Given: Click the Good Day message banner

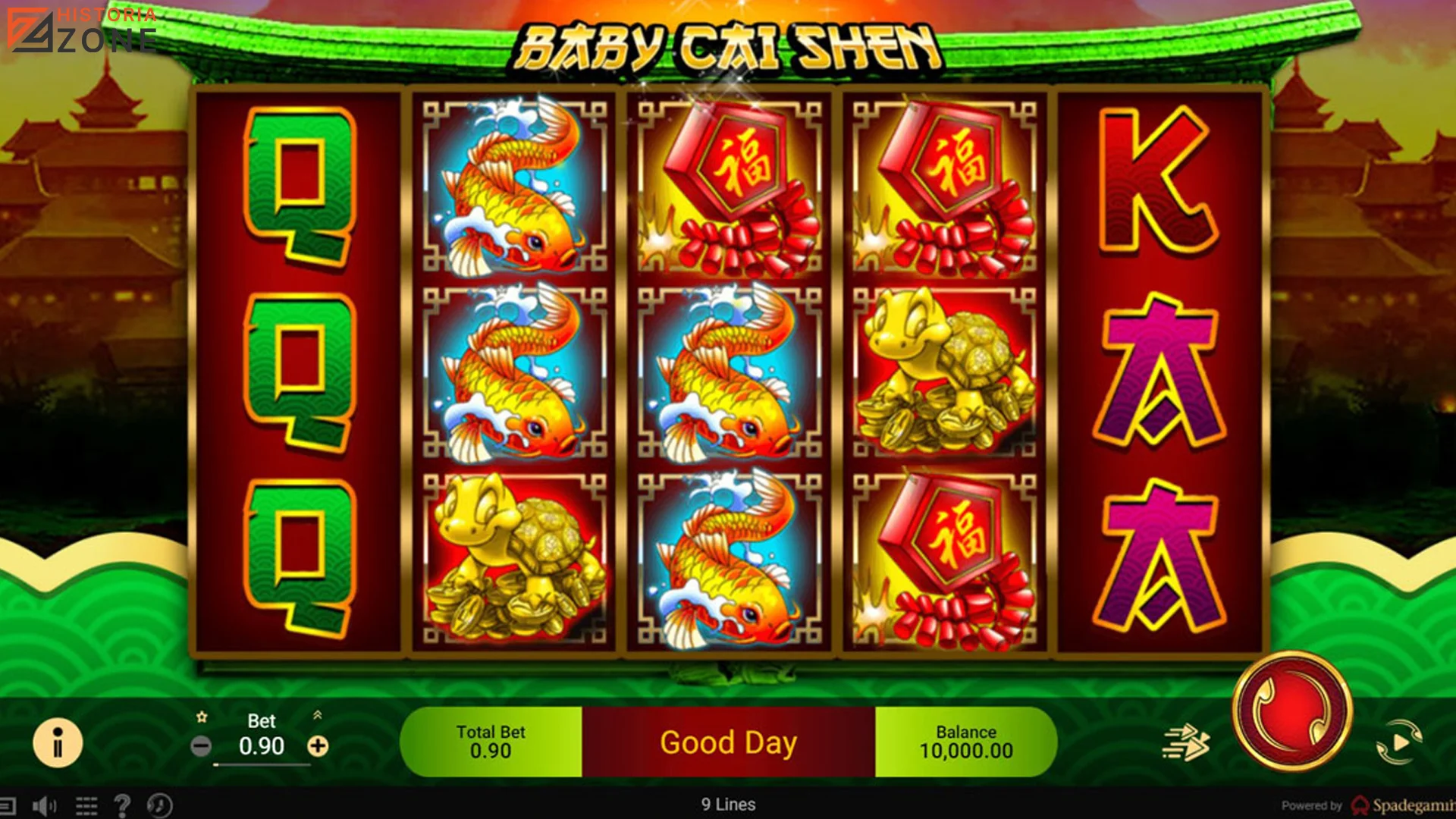Looking at the screenshot, I should (730, 742).
